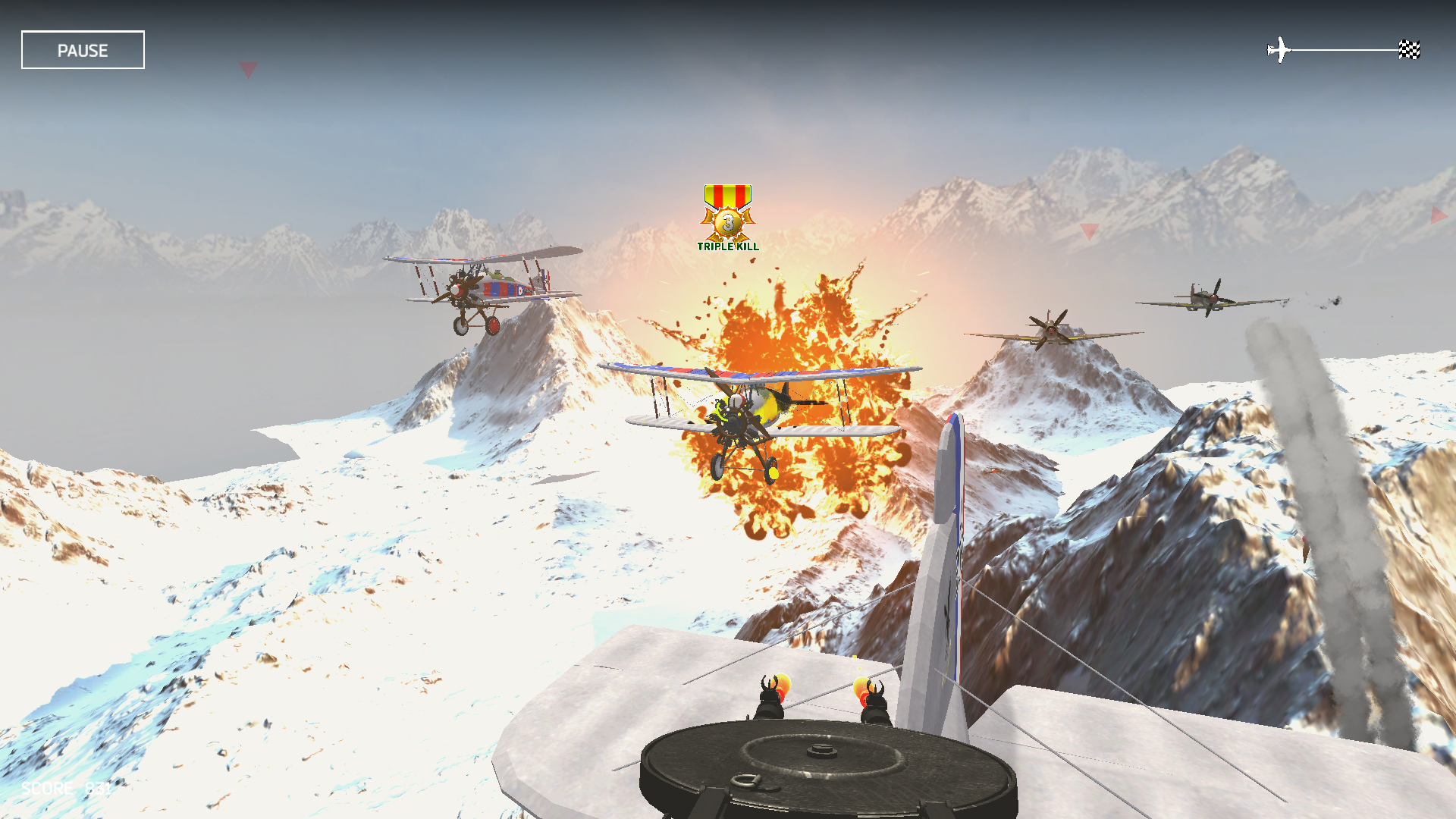This screenshot has width=1456, height=819.
Task: Open the Pause menu
Action: (82, 50)
